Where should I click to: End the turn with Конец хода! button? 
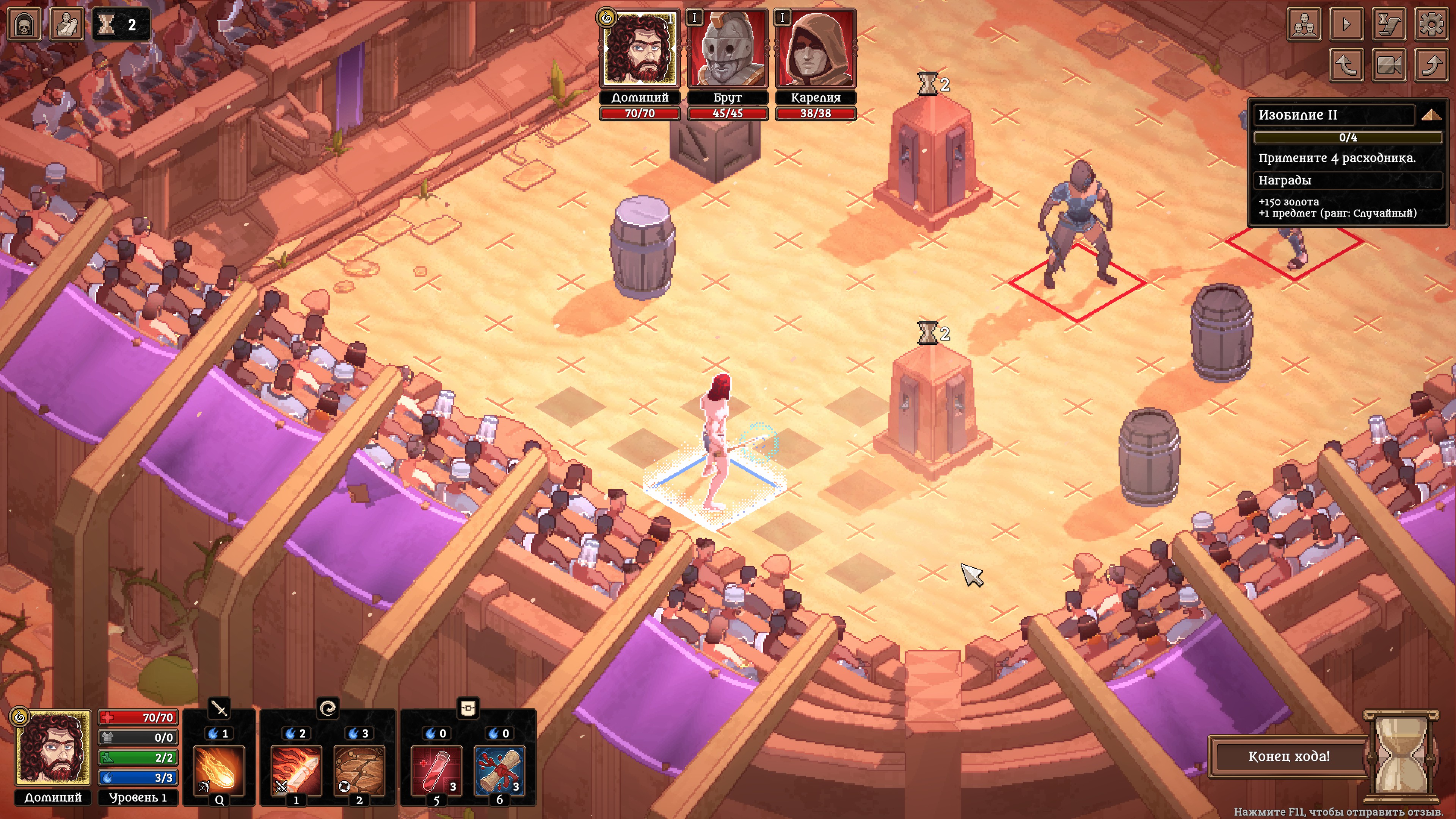pyautogui.click(x=1289, y=756)
